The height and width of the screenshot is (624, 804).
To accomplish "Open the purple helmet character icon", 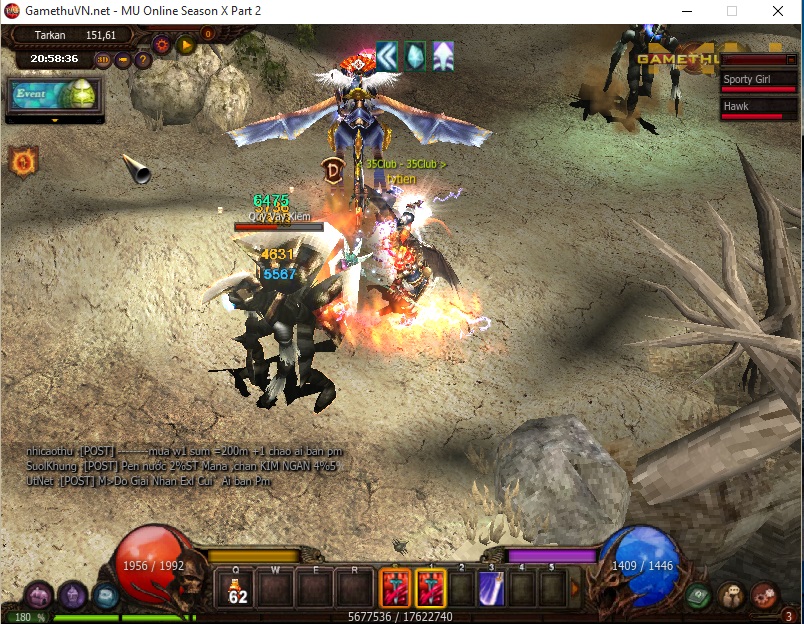I will pos(72,596).
